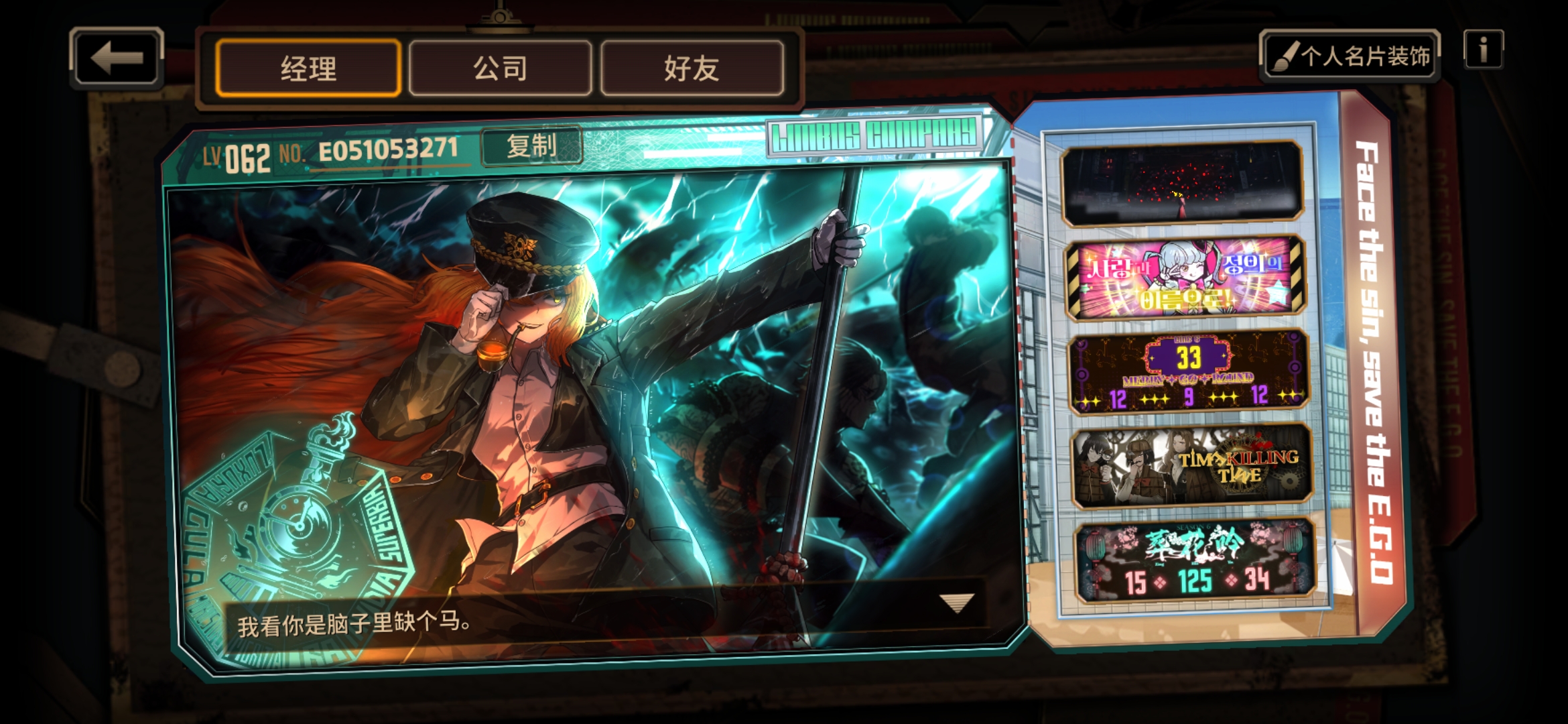Open 个人名片装饰 card decoration
The height and width of the screenshot is (724, 1568).
(1350, 56)
